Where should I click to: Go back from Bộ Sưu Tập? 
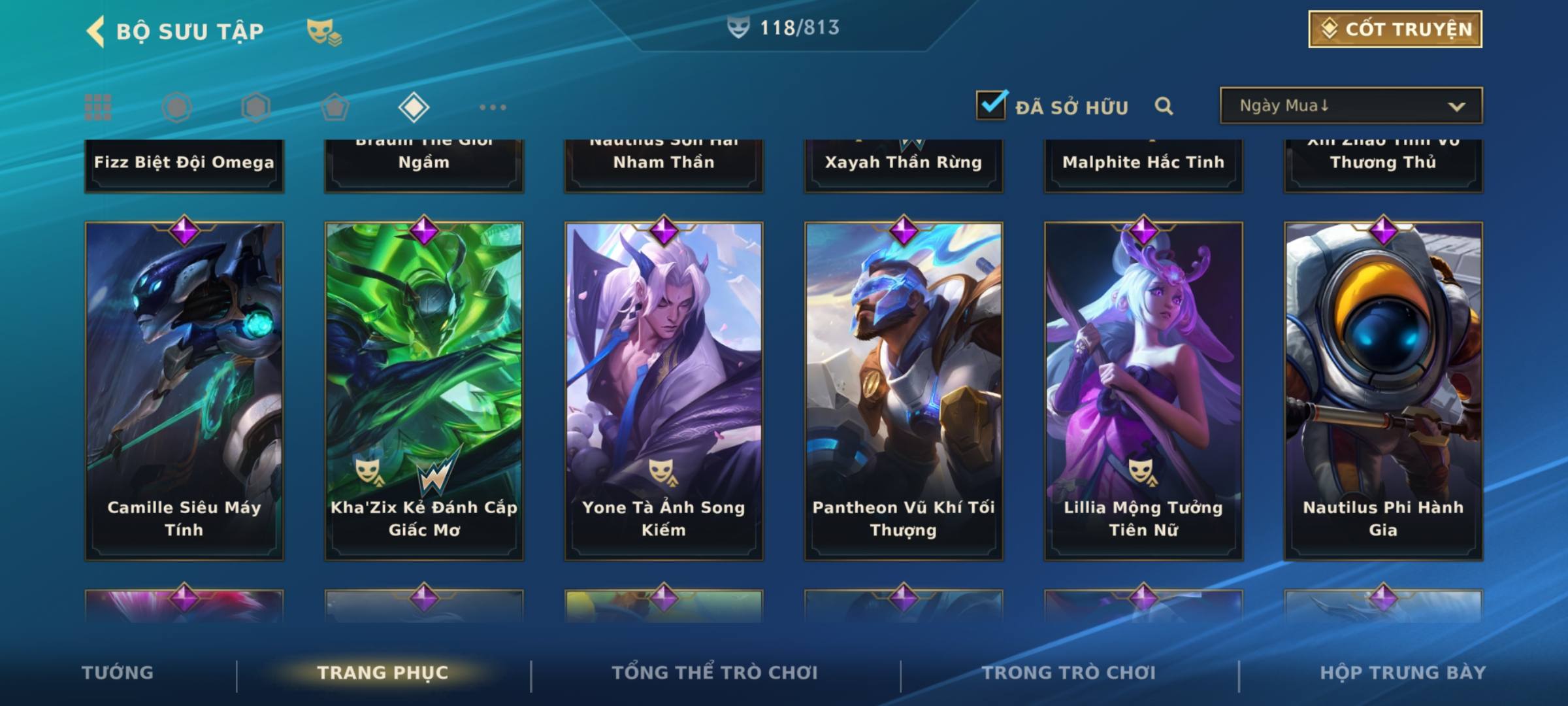95,31
